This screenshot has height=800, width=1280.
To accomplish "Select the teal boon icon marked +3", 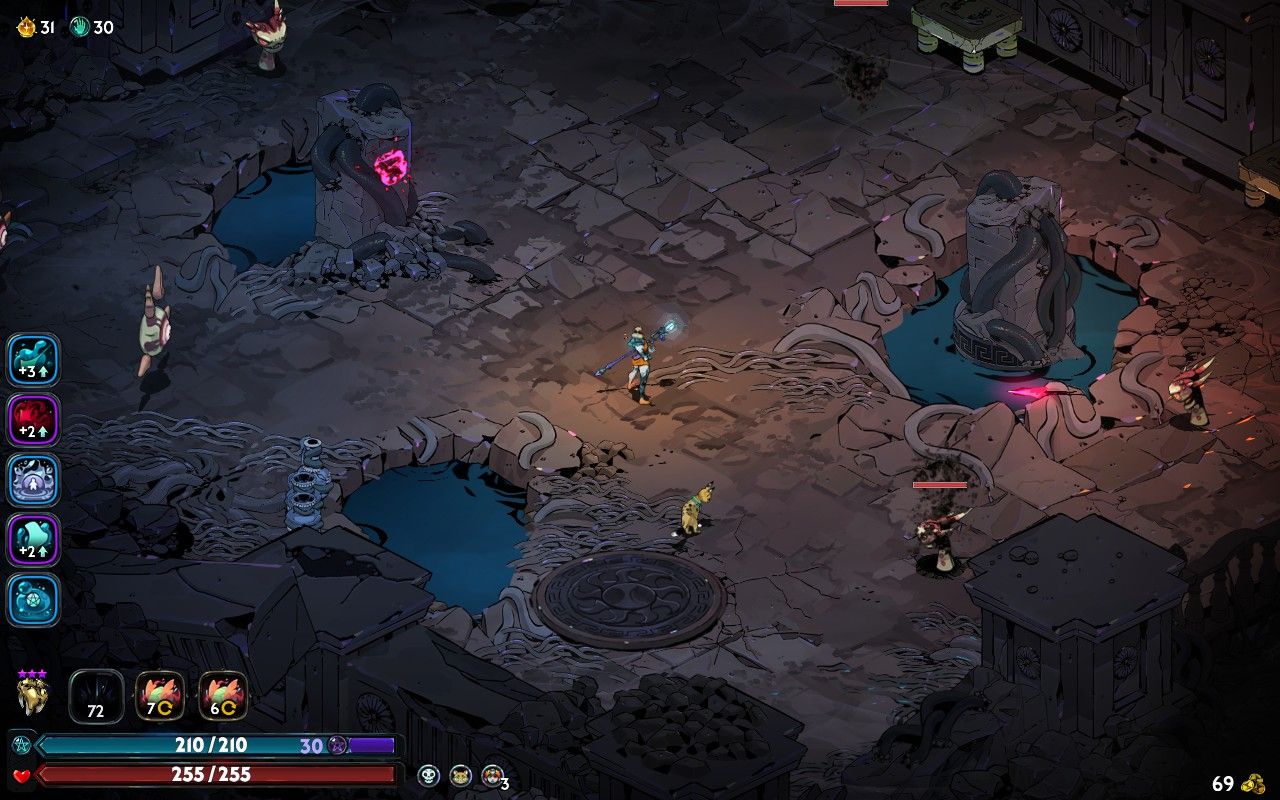I will [33, 360].
